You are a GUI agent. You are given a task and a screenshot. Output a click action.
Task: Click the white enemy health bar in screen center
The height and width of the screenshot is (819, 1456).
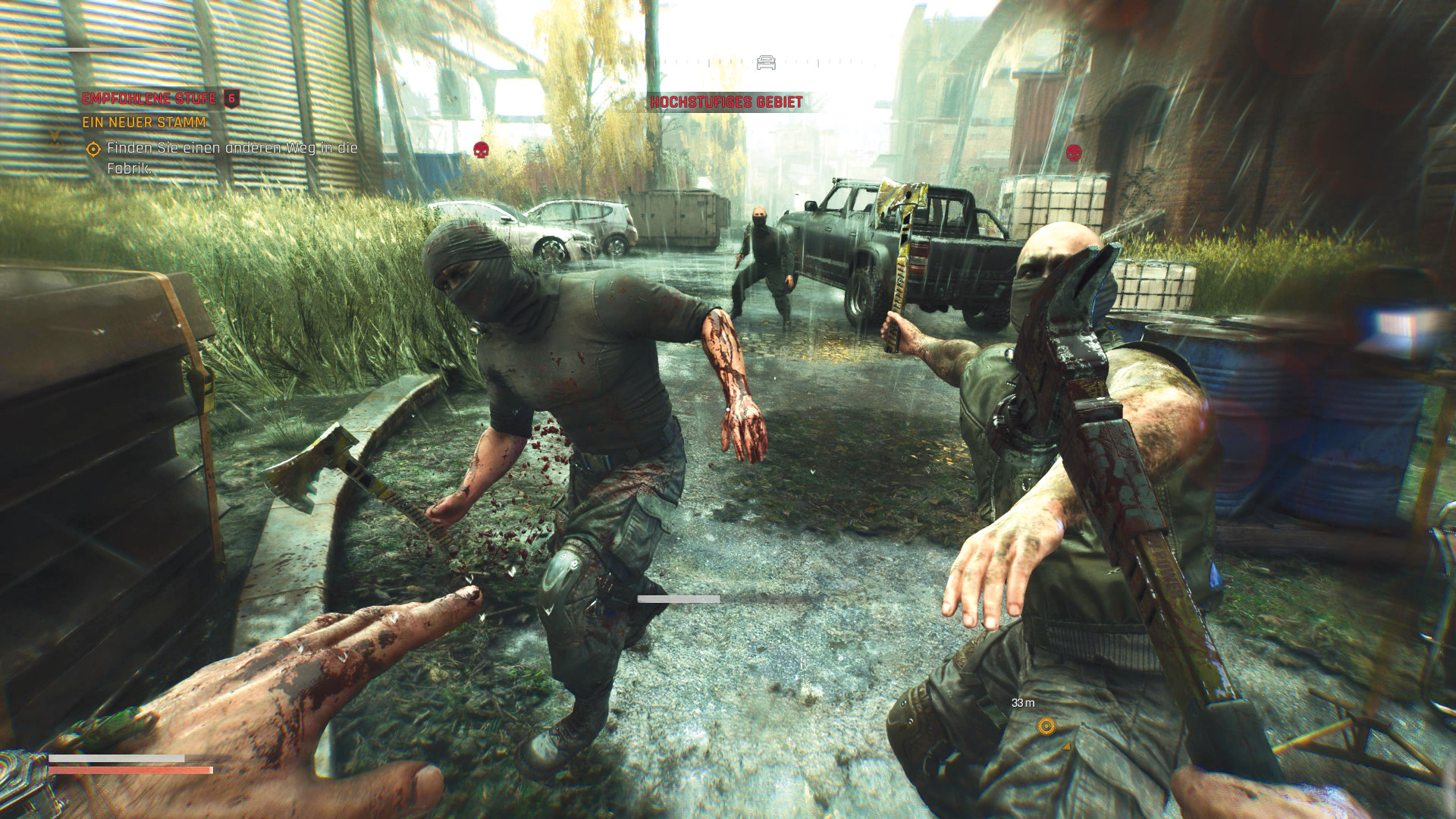(679, 598)
